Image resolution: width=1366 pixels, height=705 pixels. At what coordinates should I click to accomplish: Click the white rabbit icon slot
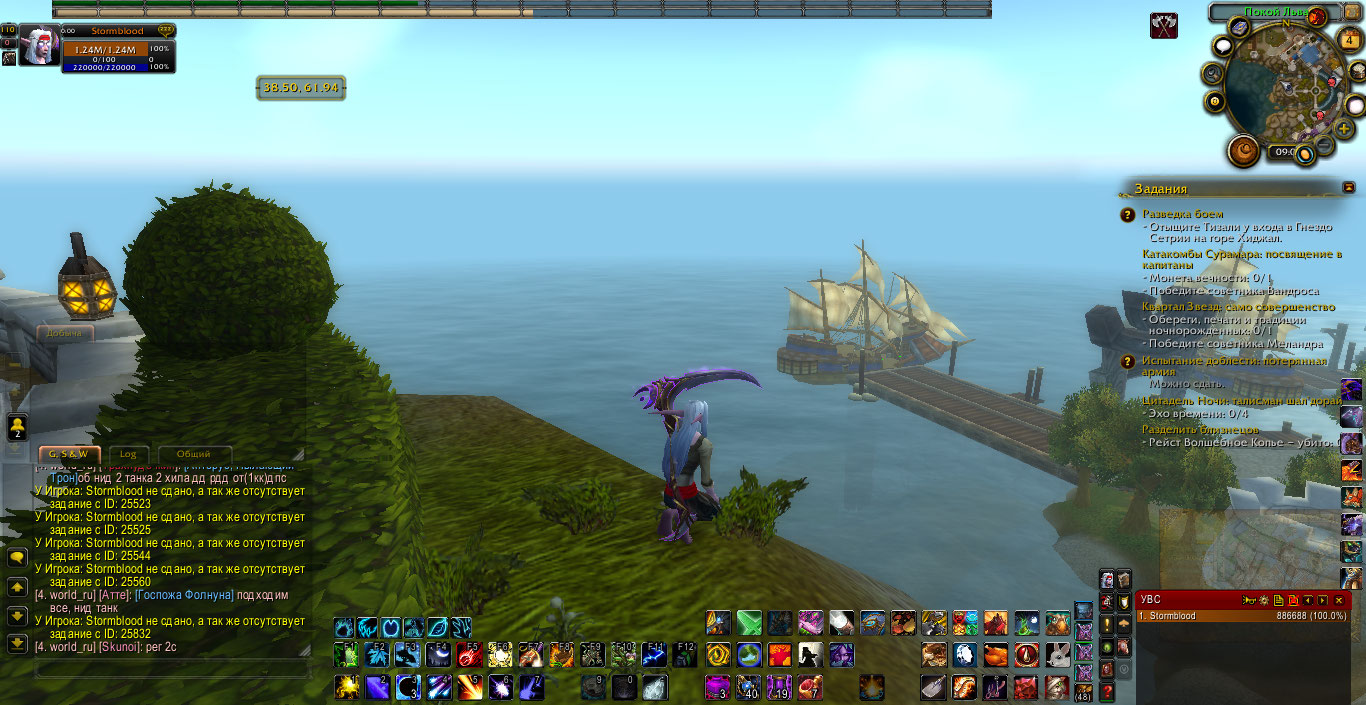point(1057,655)
